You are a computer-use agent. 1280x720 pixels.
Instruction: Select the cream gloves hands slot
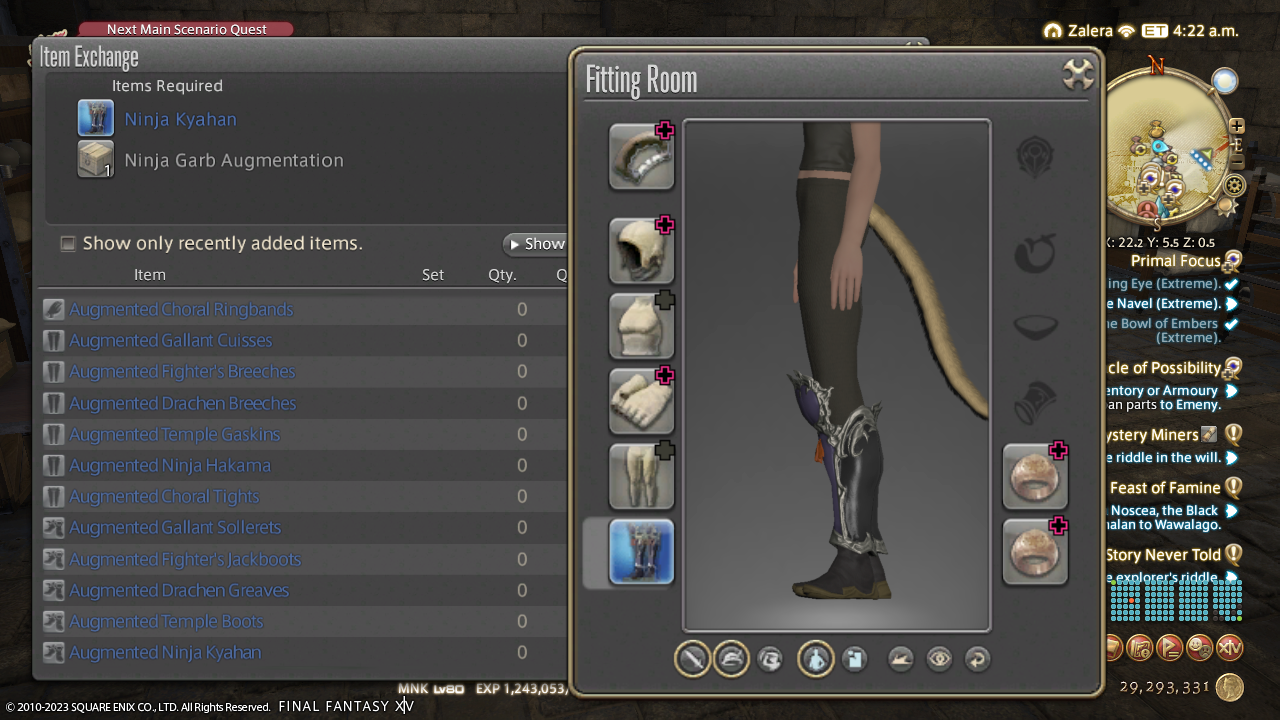click(641, 401)
